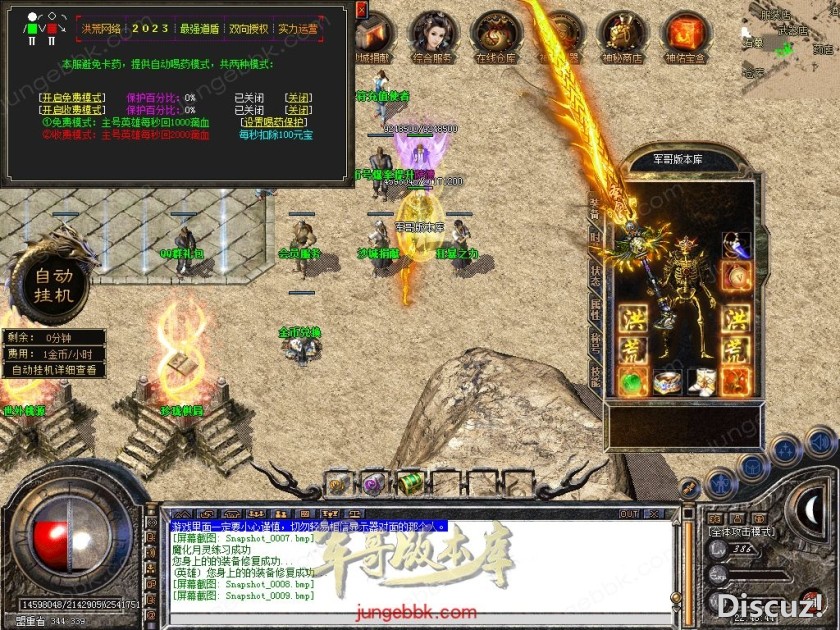Switch to the 技能 skills tab
The width and height of the screenshot is (840, 630).
click(596, 373)
